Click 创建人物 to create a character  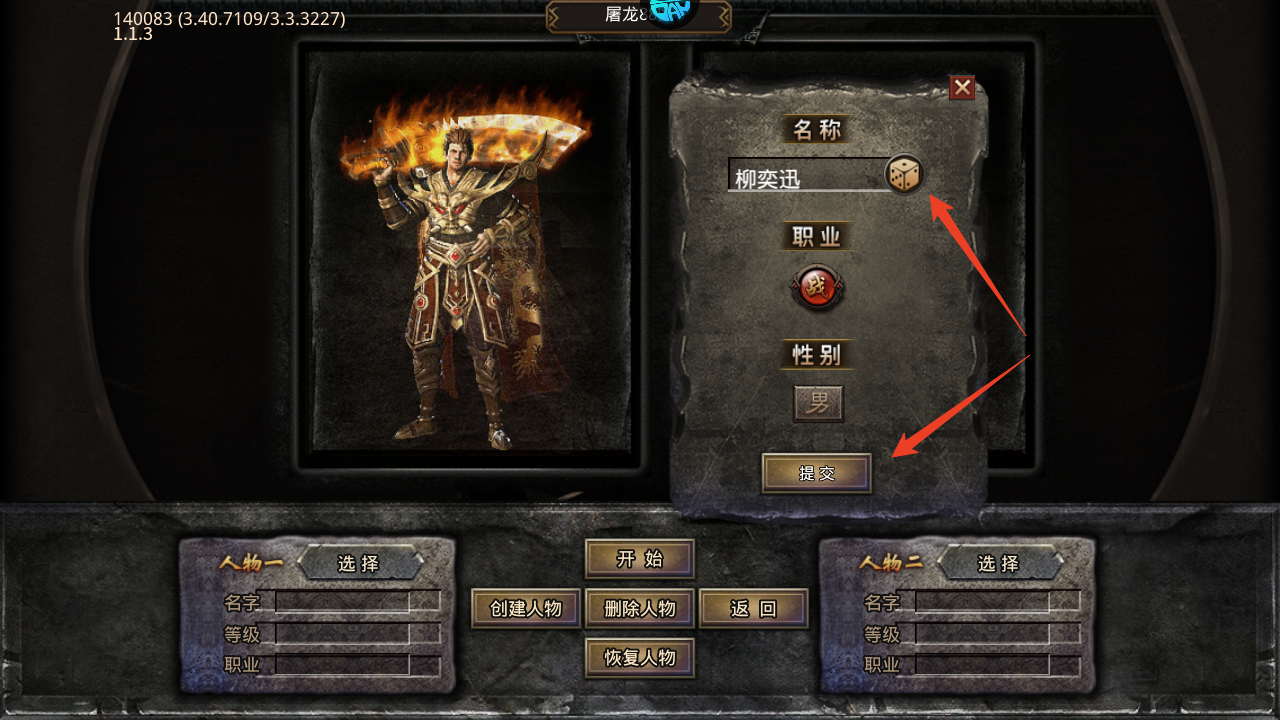click(525, 607)
